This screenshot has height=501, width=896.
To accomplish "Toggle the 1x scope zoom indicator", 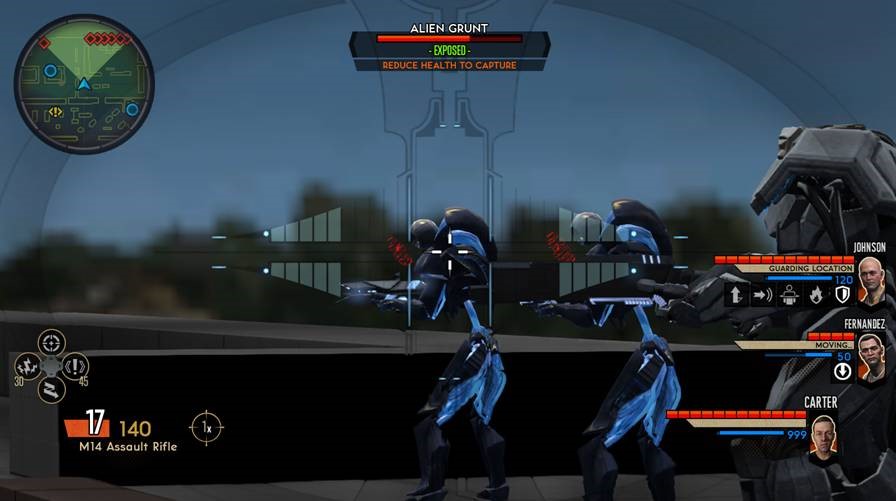I will tap(207, 427).
